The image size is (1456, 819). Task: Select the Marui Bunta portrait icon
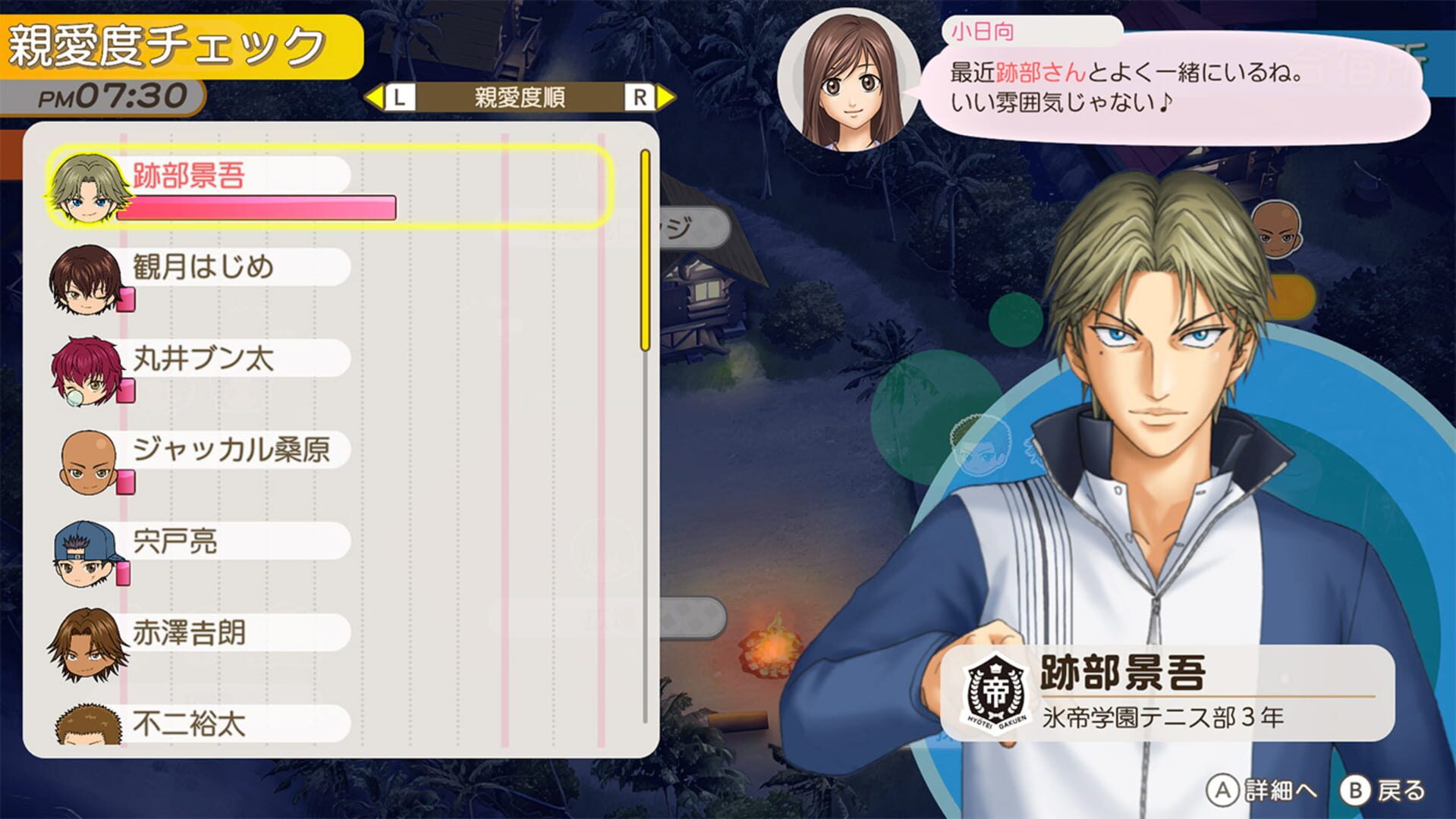83,371
